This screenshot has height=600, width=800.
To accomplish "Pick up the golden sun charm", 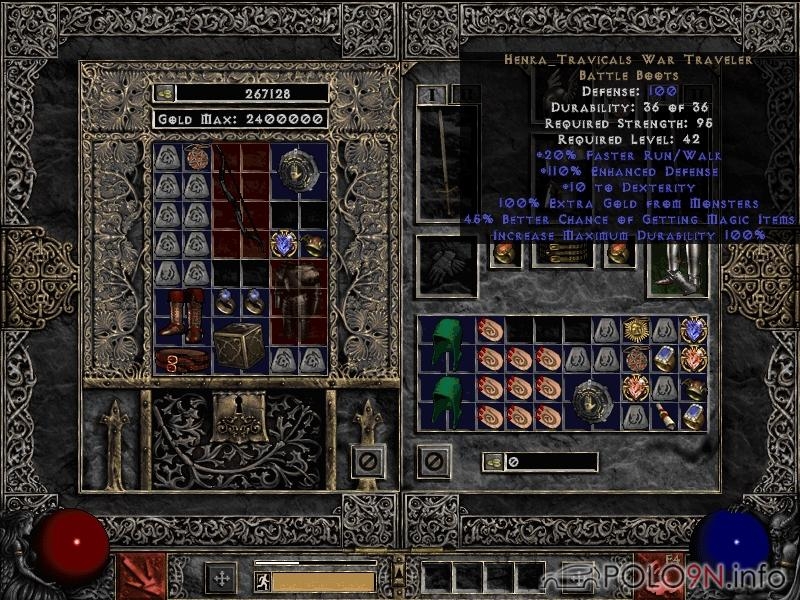I will tap(636, 328).
